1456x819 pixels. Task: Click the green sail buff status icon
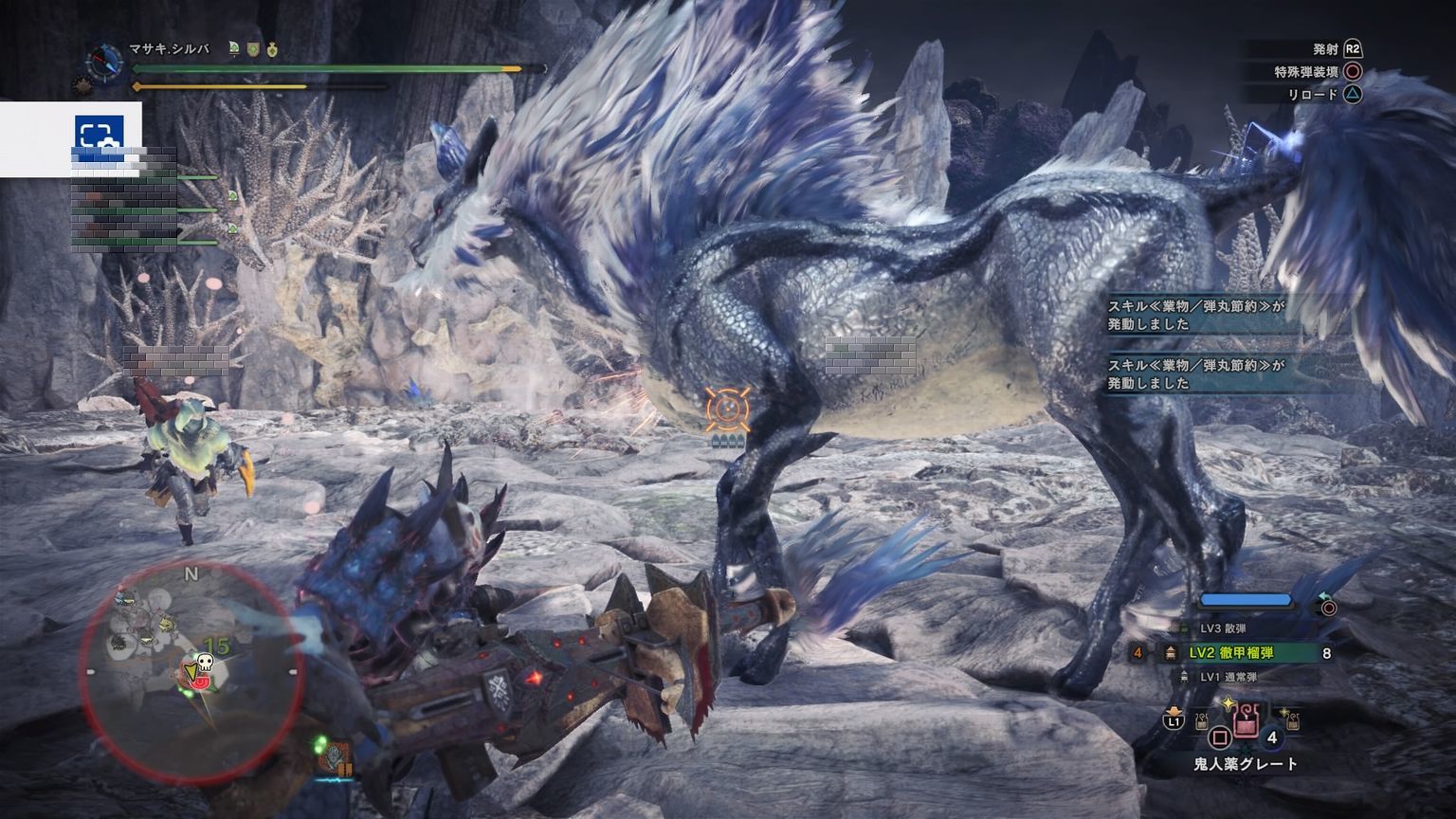[233, 48]
